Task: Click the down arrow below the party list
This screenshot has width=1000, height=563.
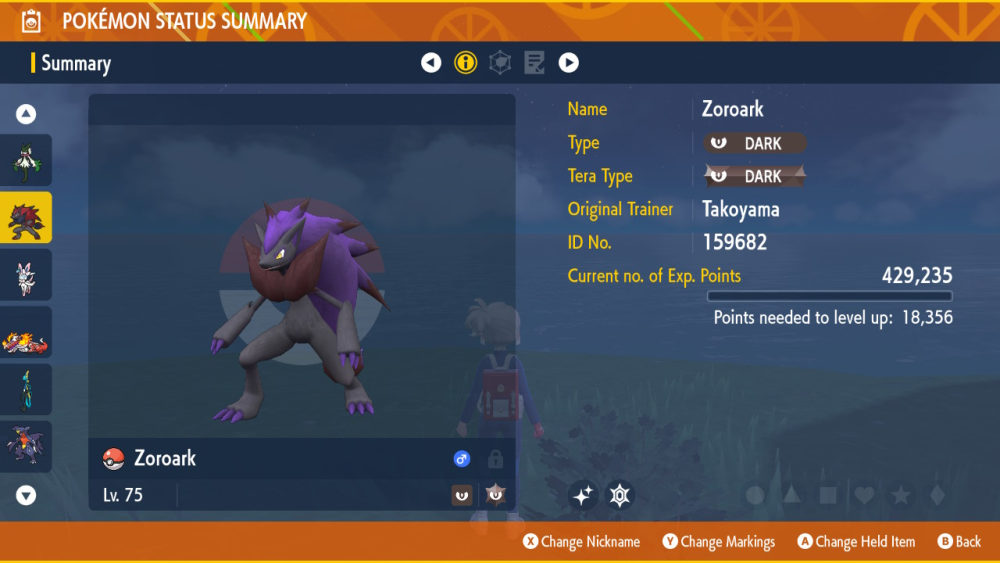Action: (x=27, y=495)
